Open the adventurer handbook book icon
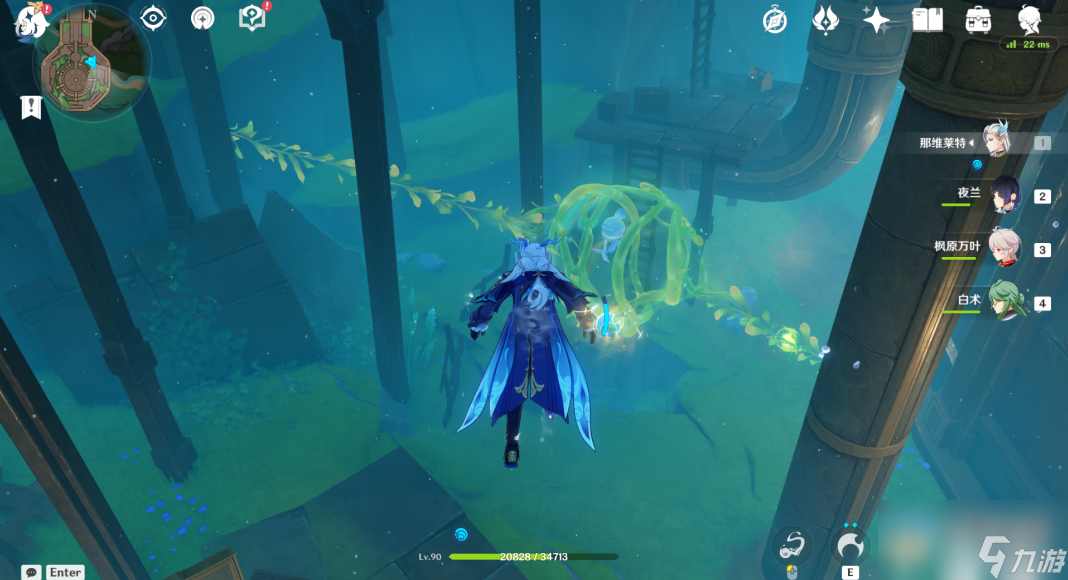This screenshot has width=1068, height=580. point(928,19)
